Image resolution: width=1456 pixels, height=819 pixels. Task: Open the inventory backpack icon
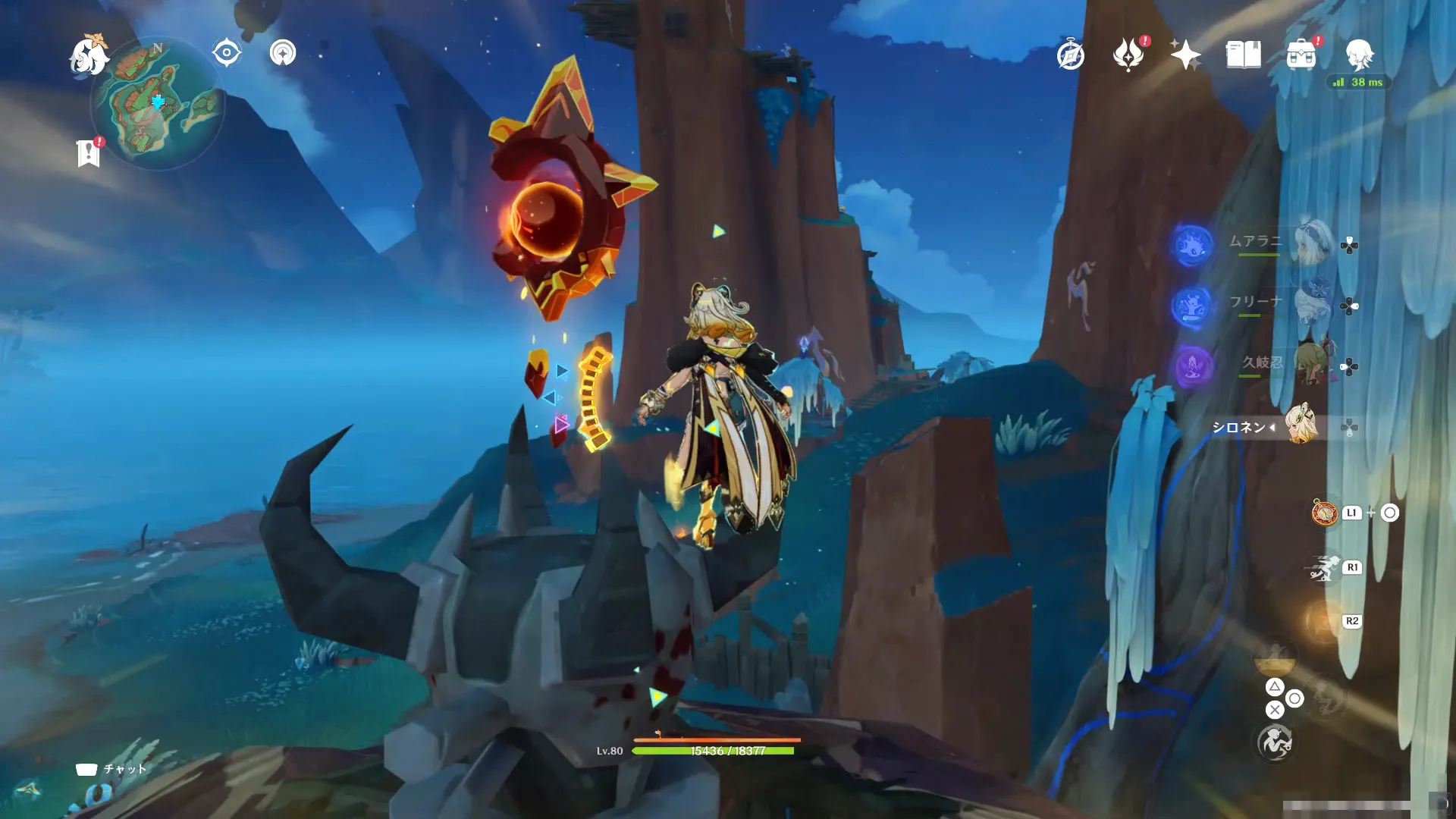1301,55
